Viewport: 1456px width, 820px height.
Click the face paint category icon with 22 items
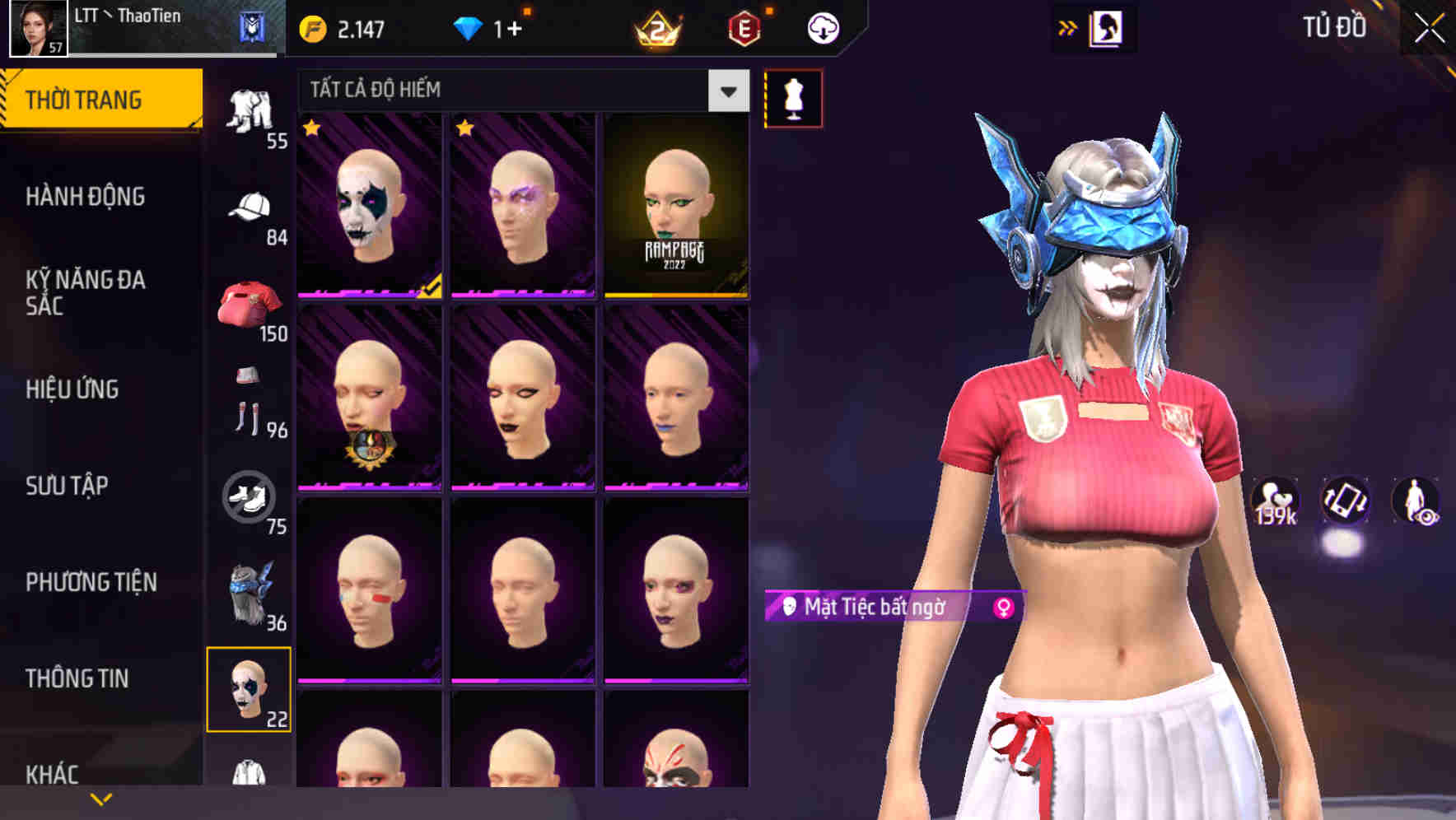249,692
